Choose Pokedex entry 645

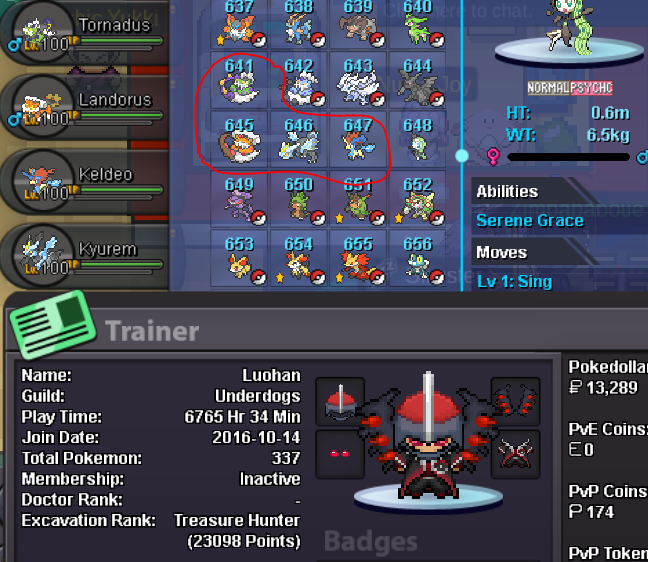[240, 141]
